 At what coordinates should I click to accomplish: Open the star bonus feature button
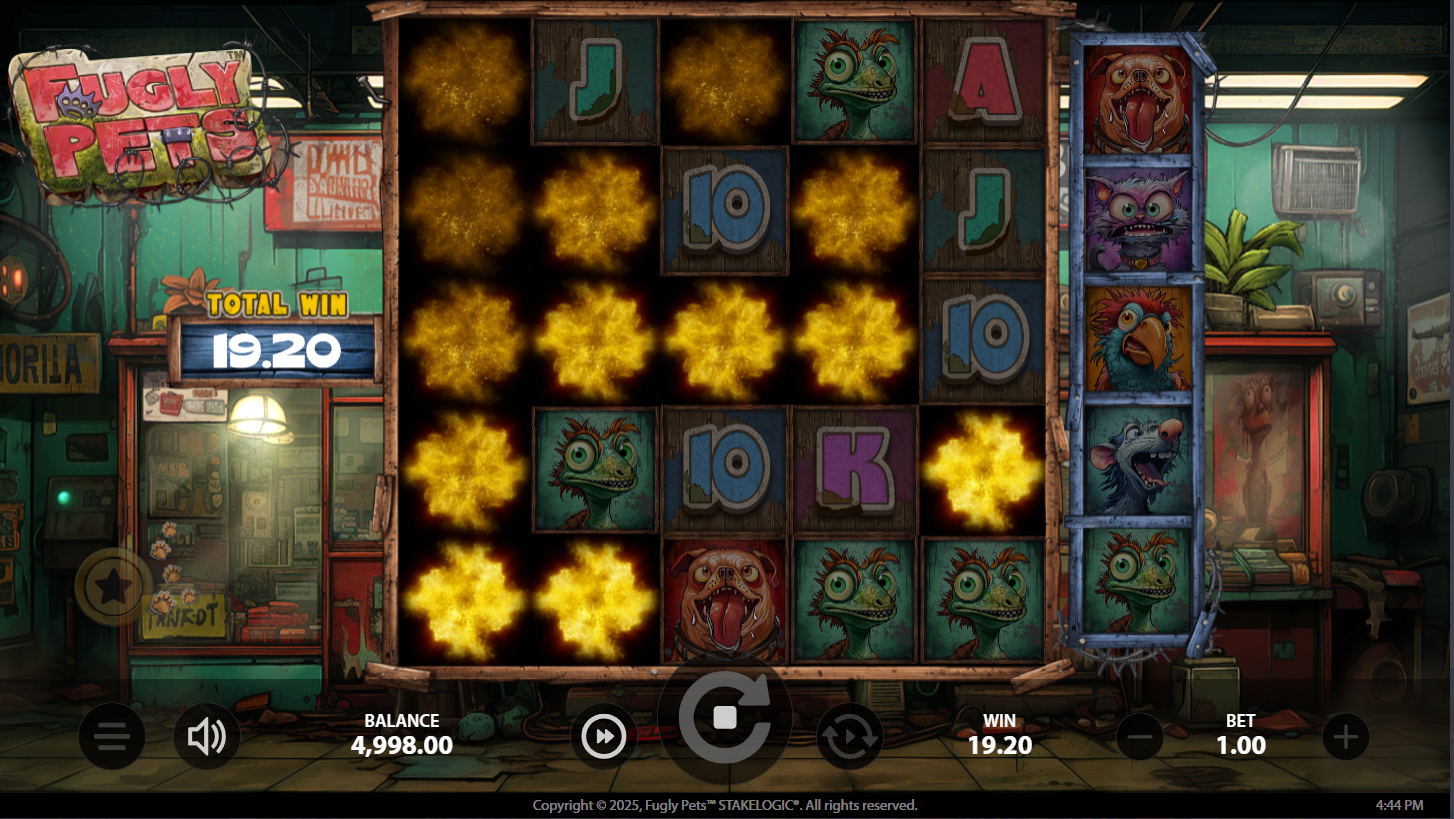(112, 587)
